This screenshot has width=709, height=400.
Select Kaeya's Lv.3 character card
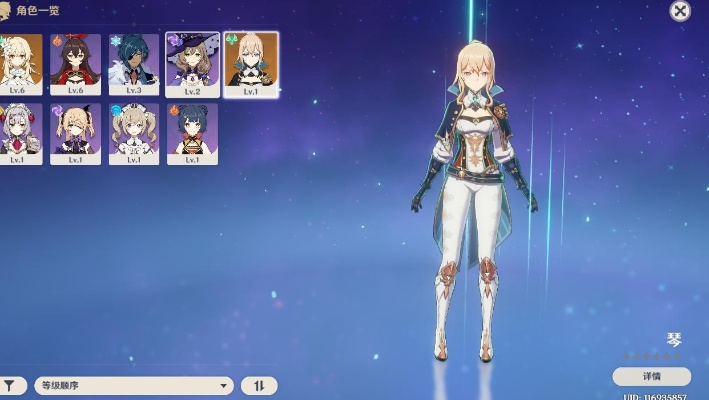click(133, 64)
